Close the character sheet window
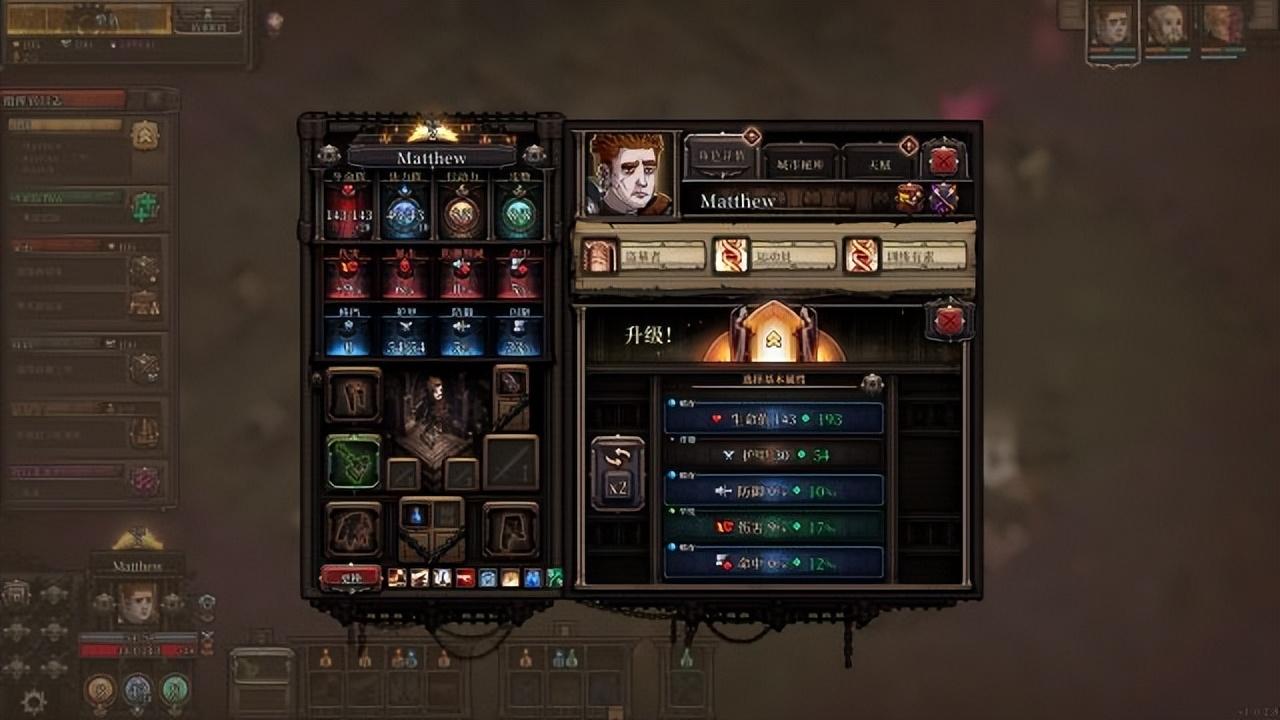Screen dimensions: 1280x720 (x=943, y=160)
